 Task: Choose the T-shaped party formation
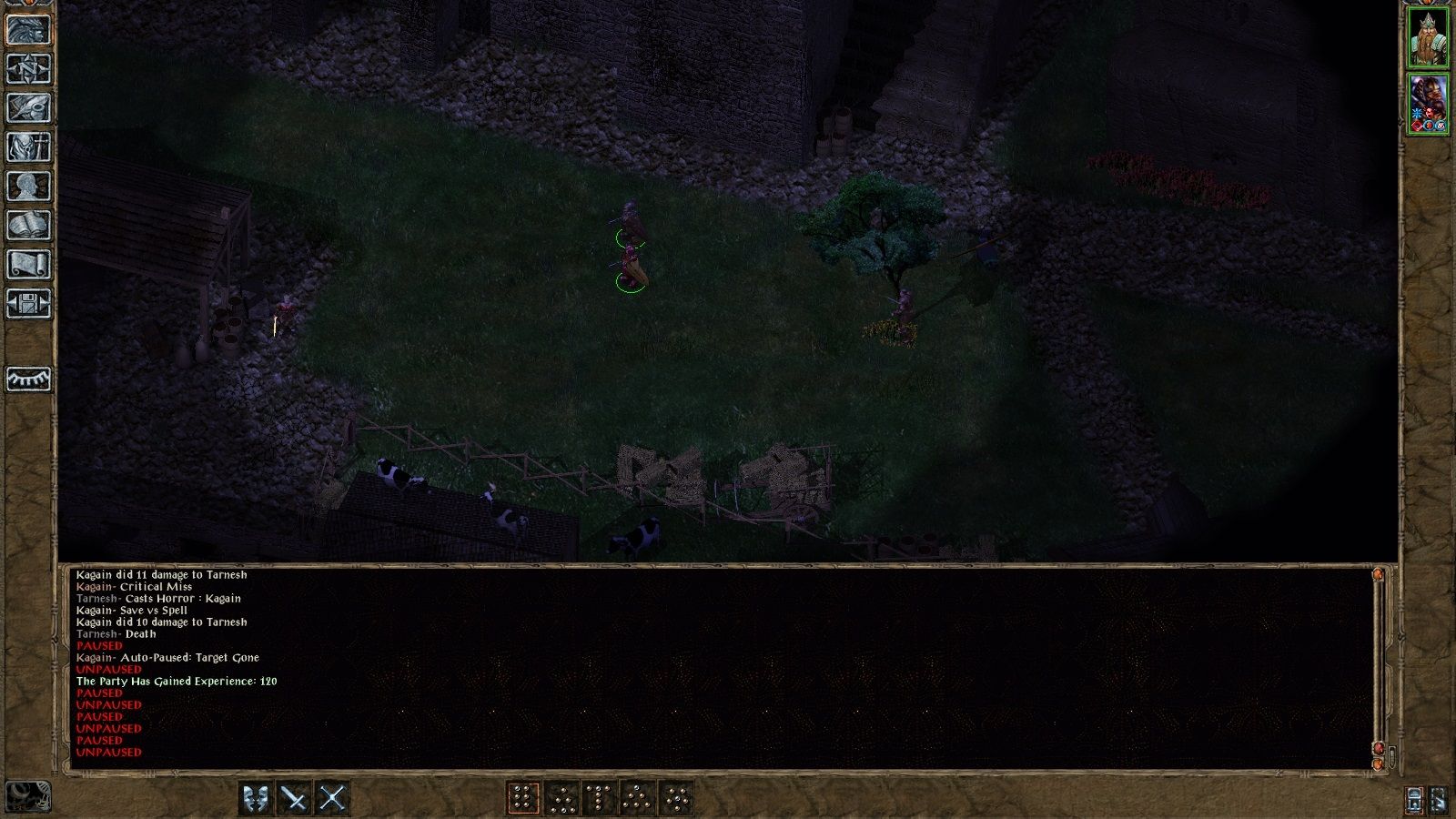597,798
